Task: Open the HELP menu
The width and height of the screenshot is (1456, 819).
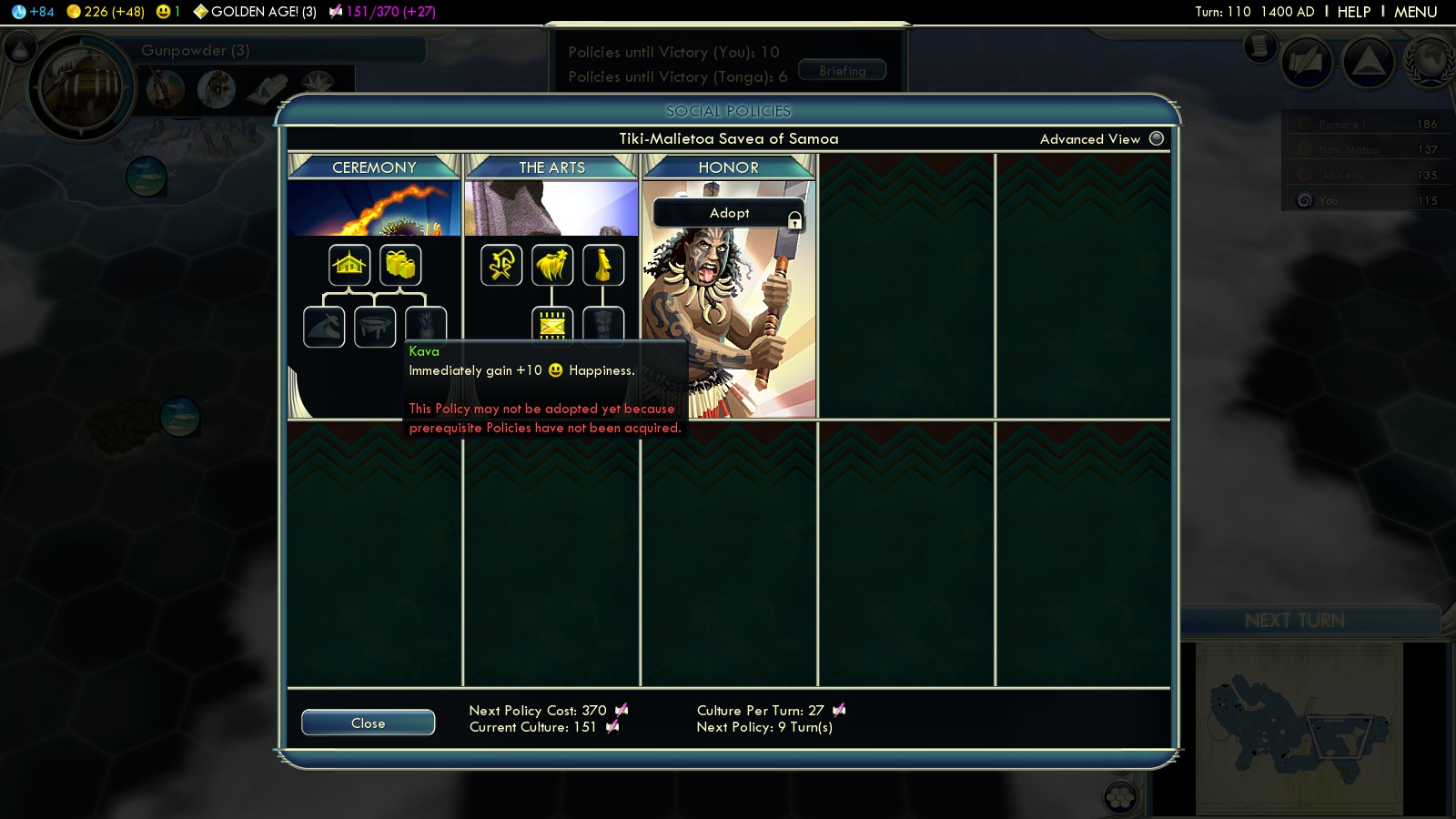Action: 1353,12
